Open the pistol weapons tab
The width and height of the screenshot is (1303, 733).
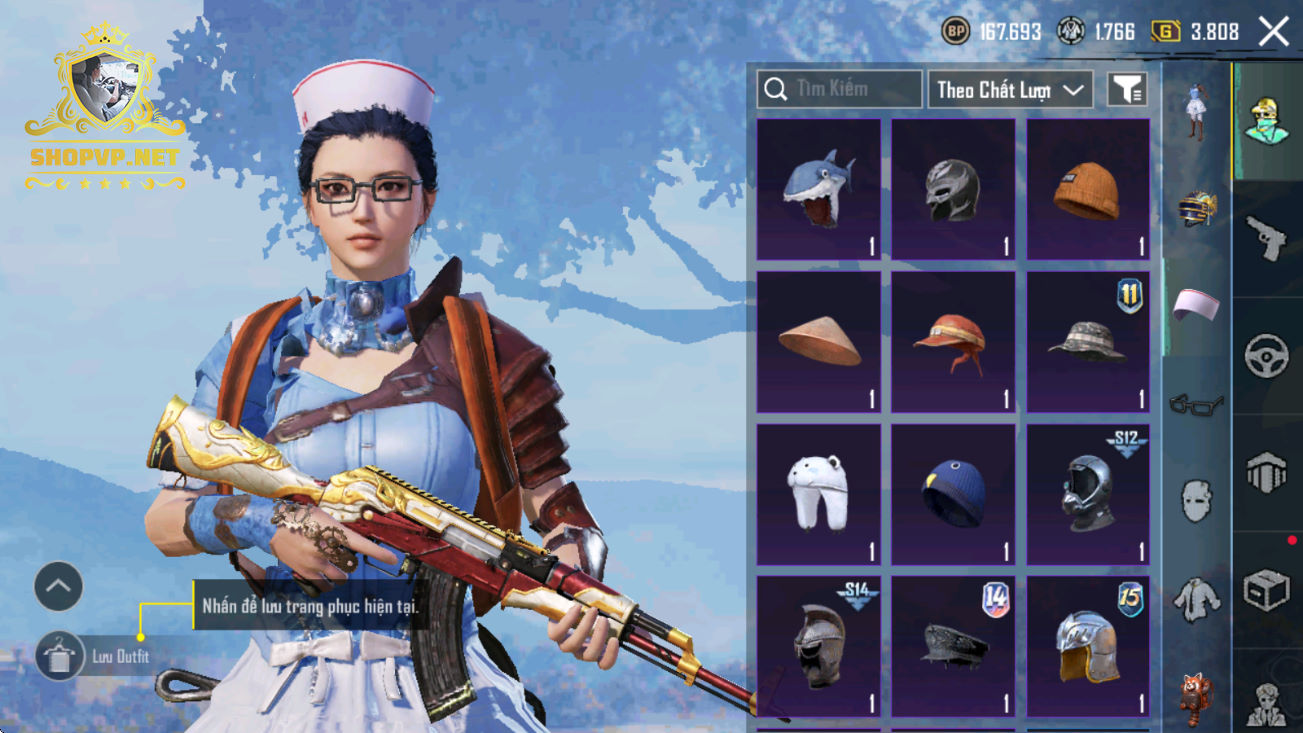[x=1267, y=238]
